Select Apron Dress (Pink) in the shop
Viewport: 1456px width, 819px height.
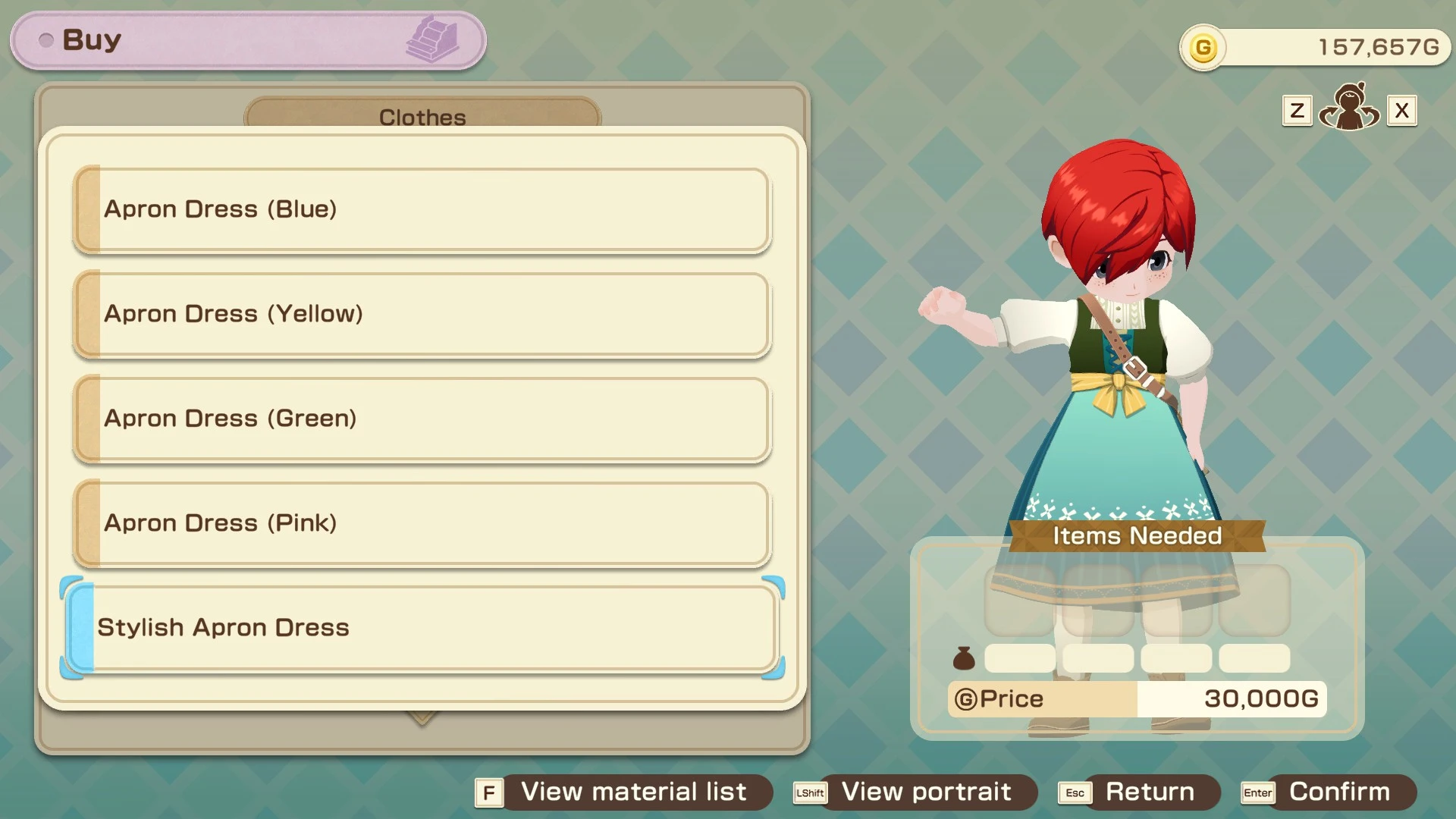pyautogui.click(x=422, y=523)
